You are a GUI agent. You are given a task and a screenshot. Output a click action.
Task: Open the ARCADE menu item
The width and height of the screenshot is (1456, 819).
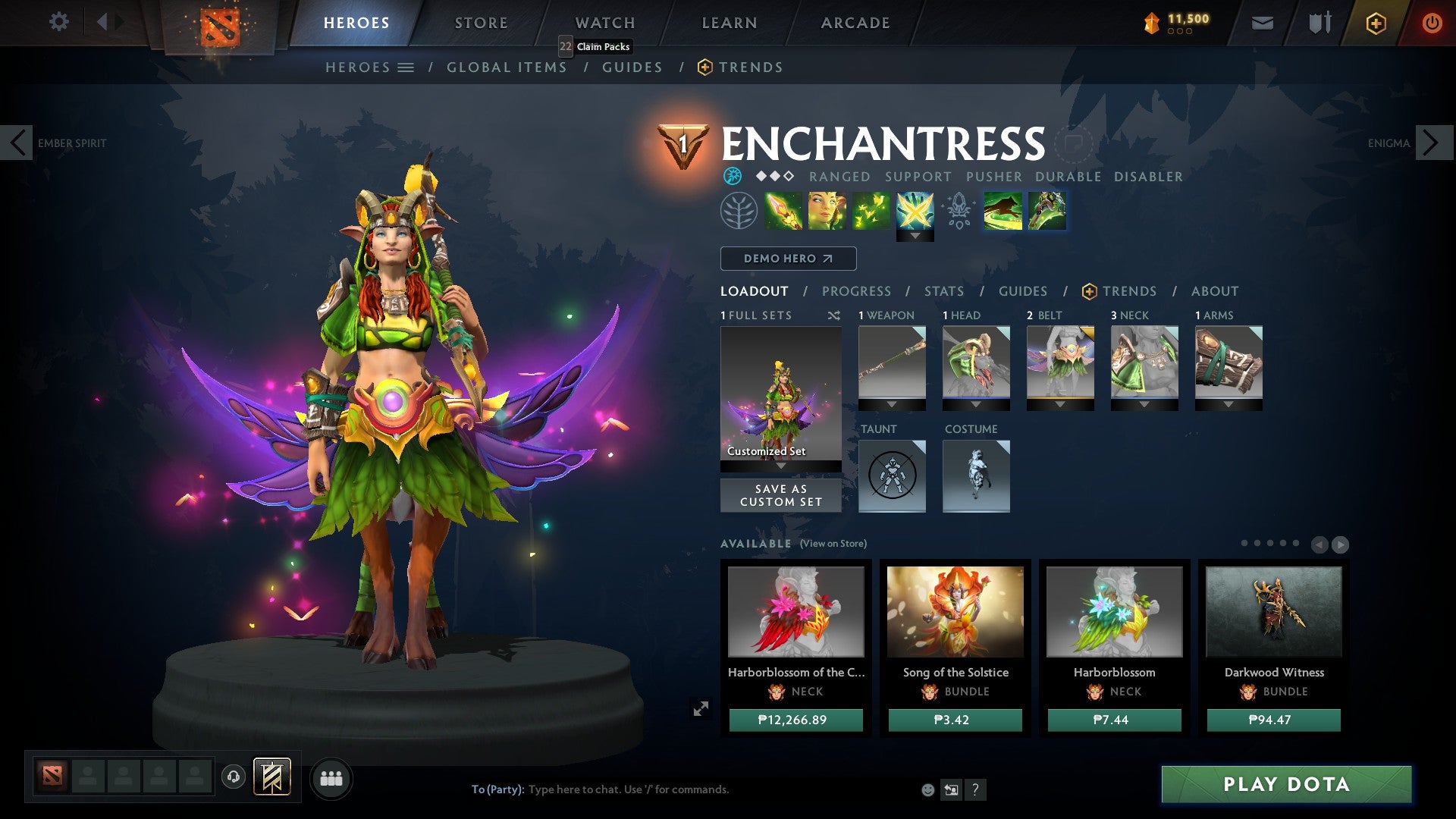[x=855, y=22]
